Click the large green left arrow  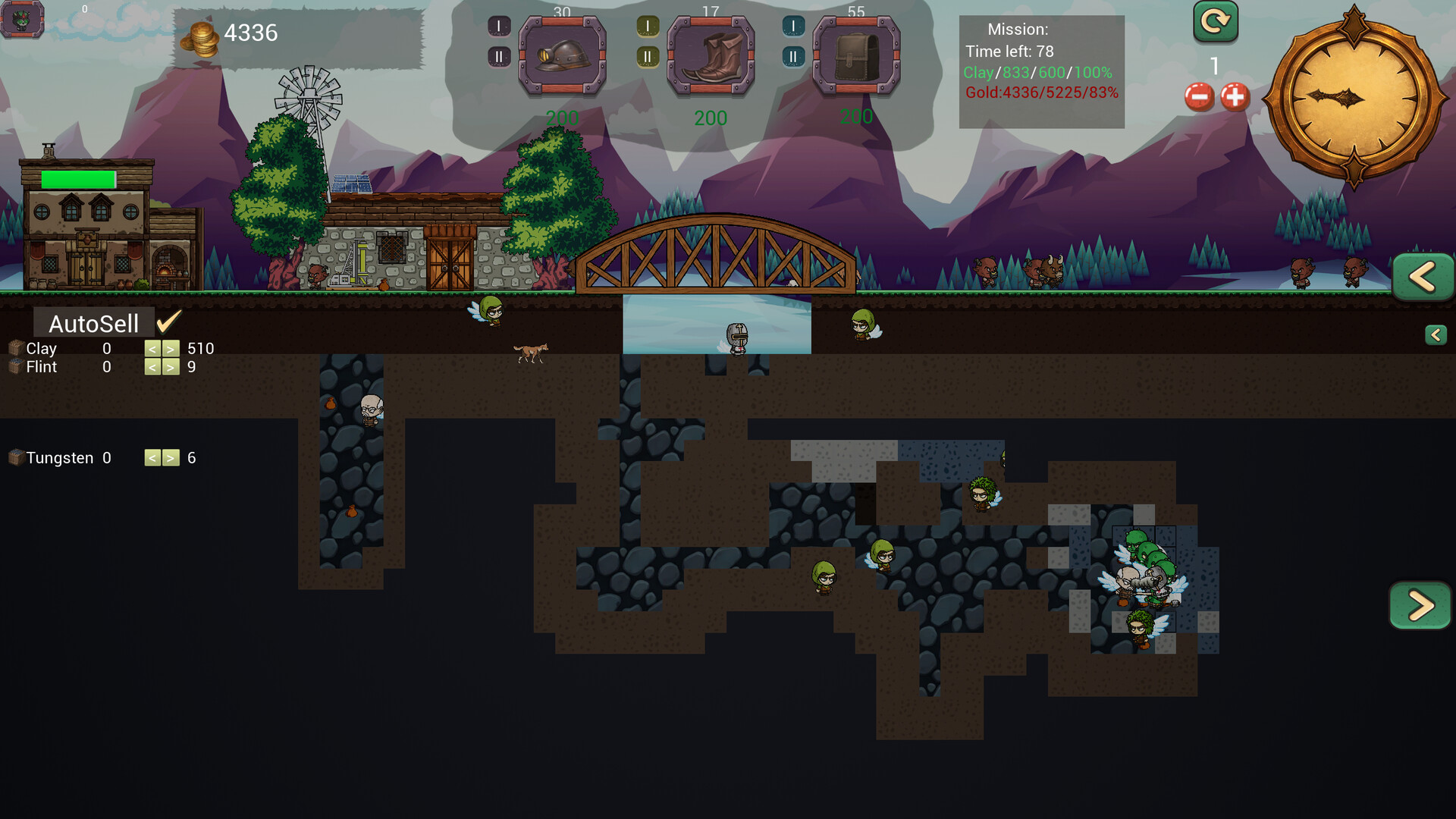coord(1422,277)
